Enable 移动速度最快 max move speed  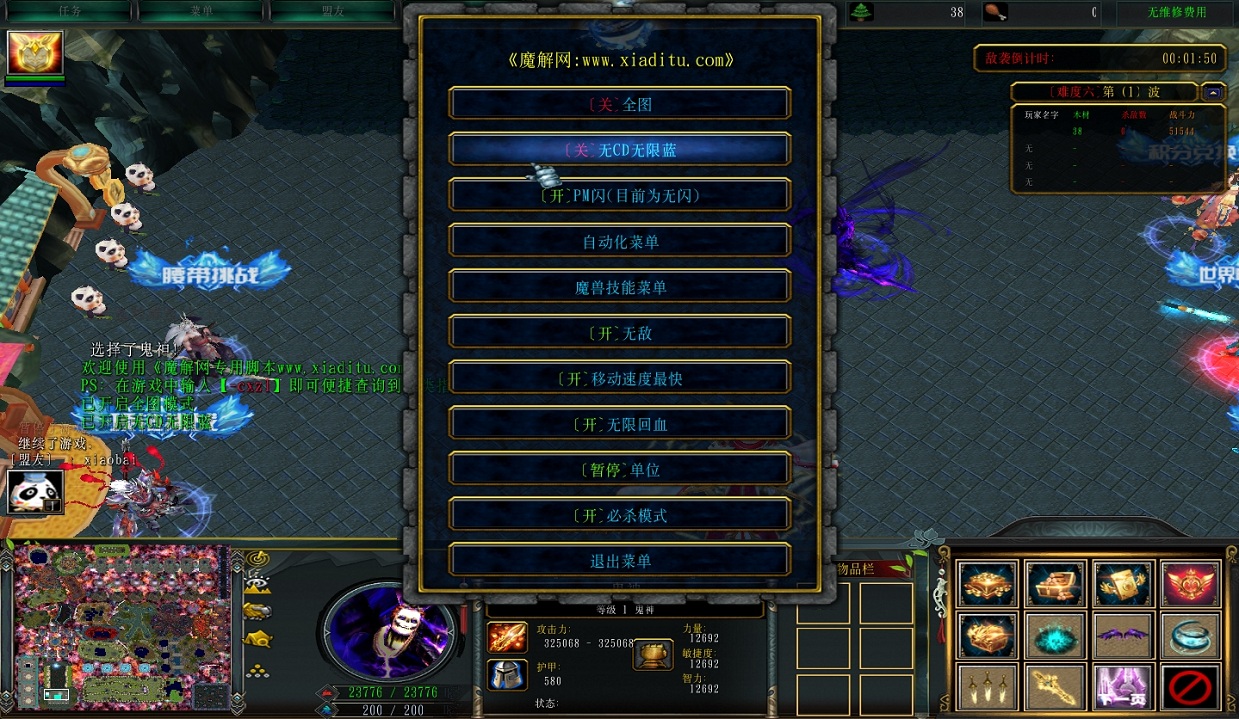coord(620,379)
